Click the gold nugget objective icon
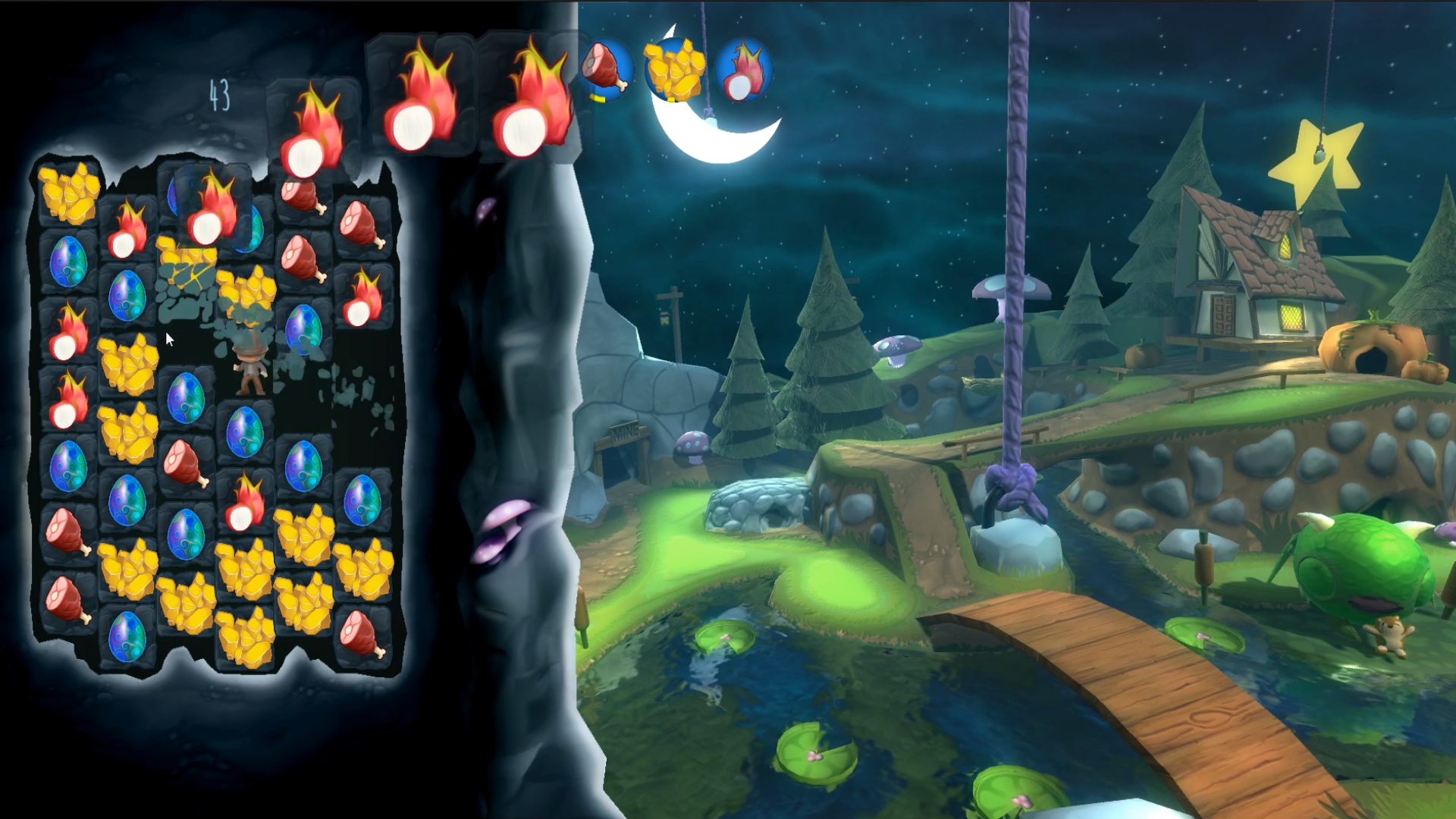1456x819 pixels. pos(674,69)
